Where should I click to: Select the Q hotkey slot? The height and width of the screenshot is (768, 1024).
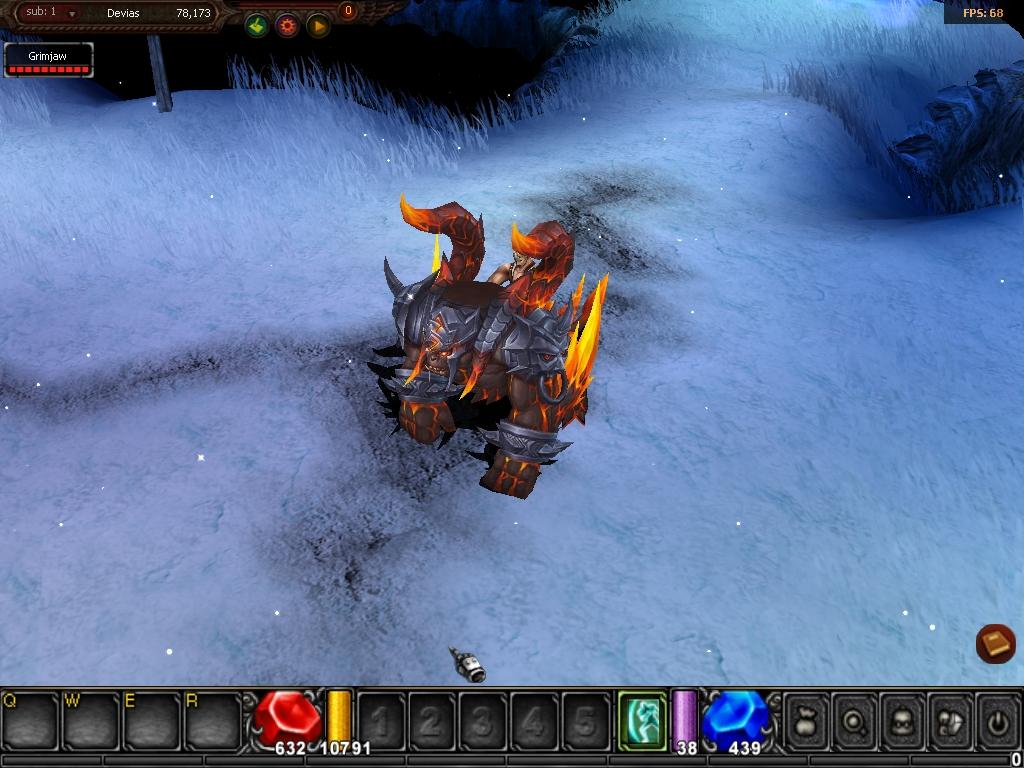30,719
